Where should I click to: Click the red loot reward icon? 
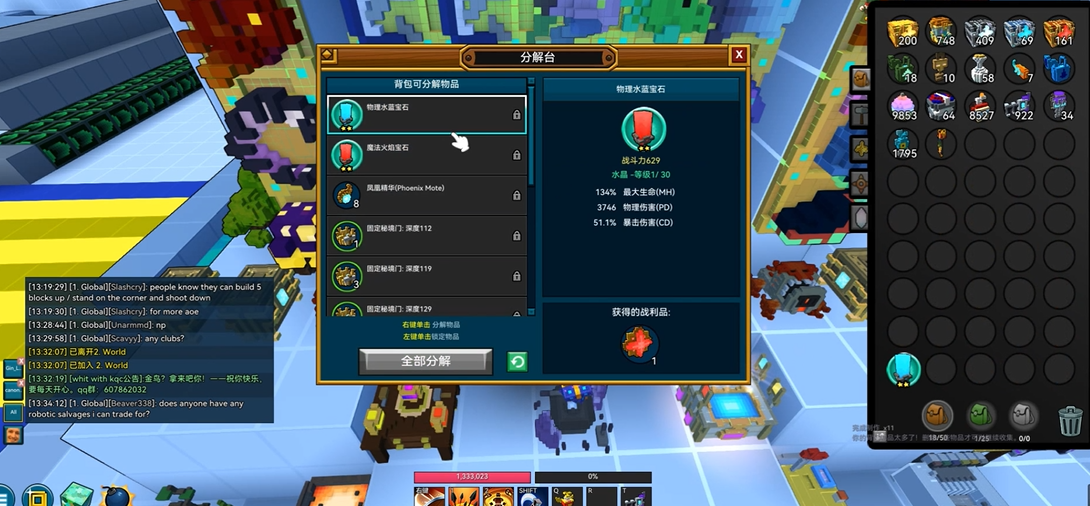coord(640,344)
